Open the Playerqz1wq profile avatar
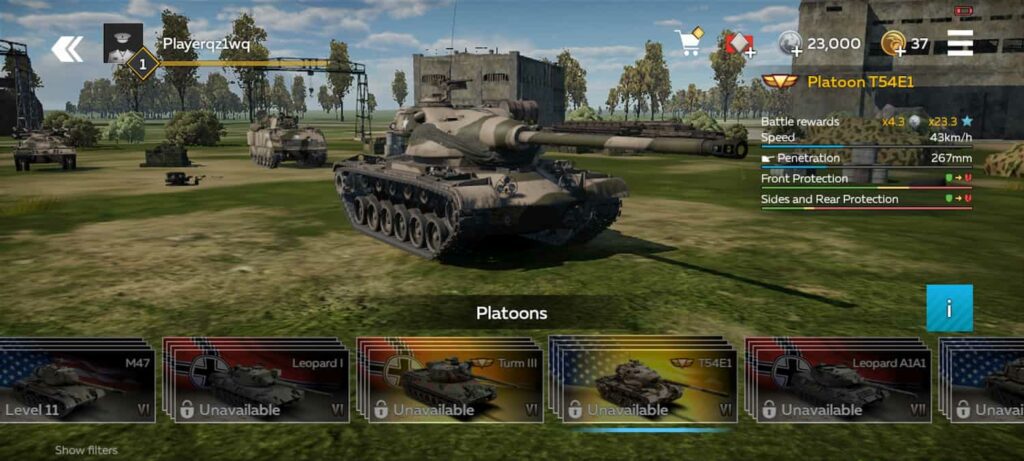1024x461 pixels. point(123,43)
